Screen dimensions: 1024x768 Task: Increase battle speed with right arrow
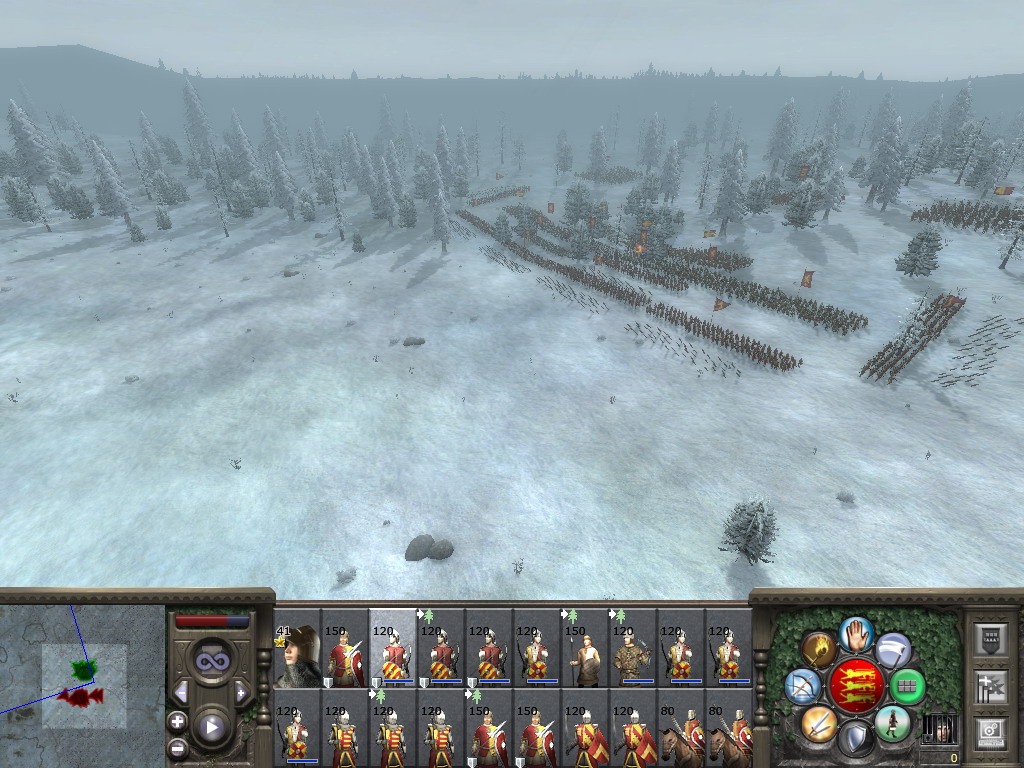pos(241,692)
